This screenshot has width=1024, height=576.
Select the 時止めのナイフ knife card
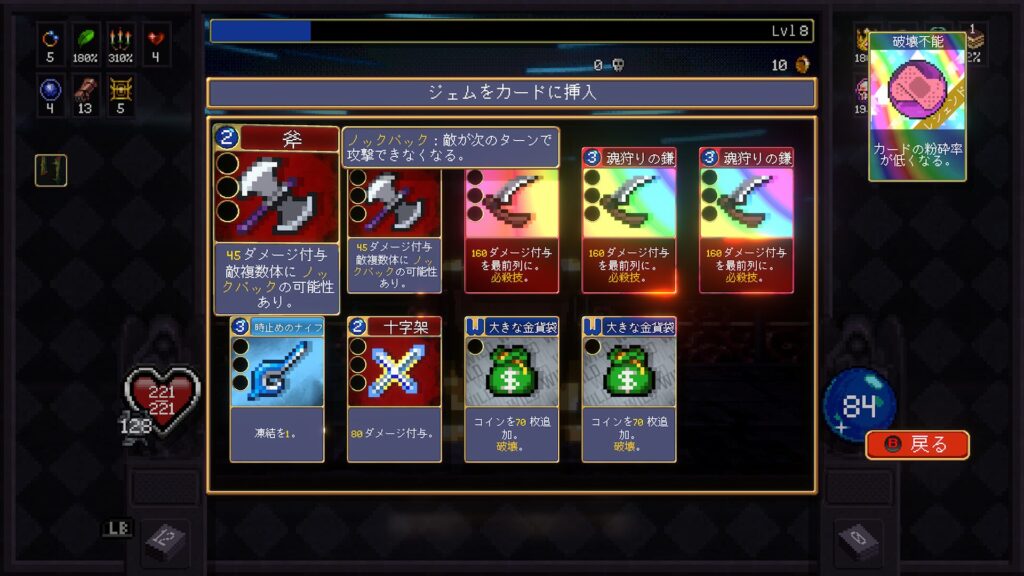pos(277,388)
